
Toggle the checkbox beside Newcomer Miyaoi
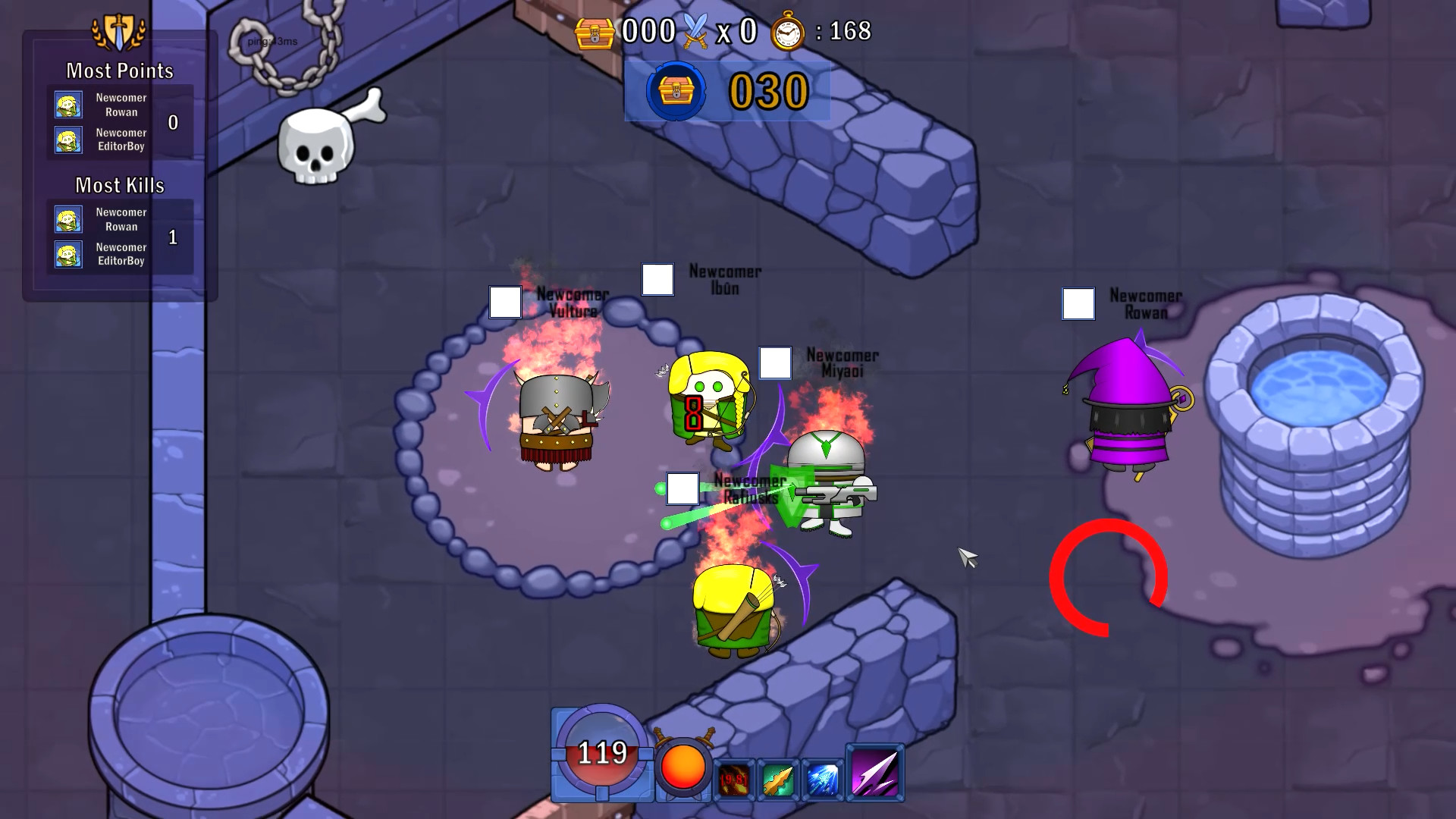tap(774, 364)
